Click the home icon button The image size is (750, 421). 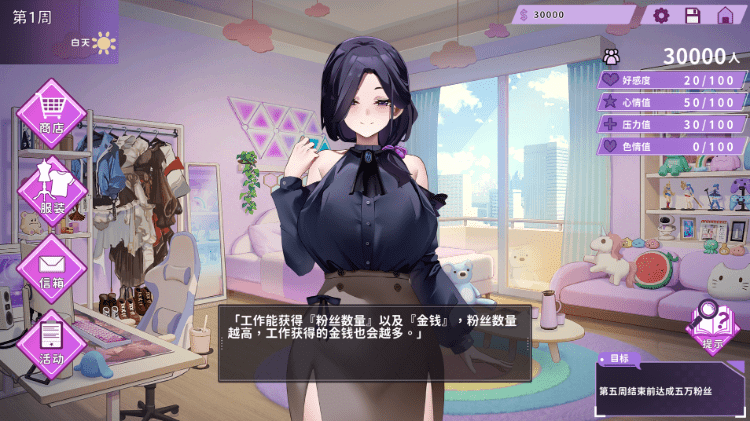point(725,15)
